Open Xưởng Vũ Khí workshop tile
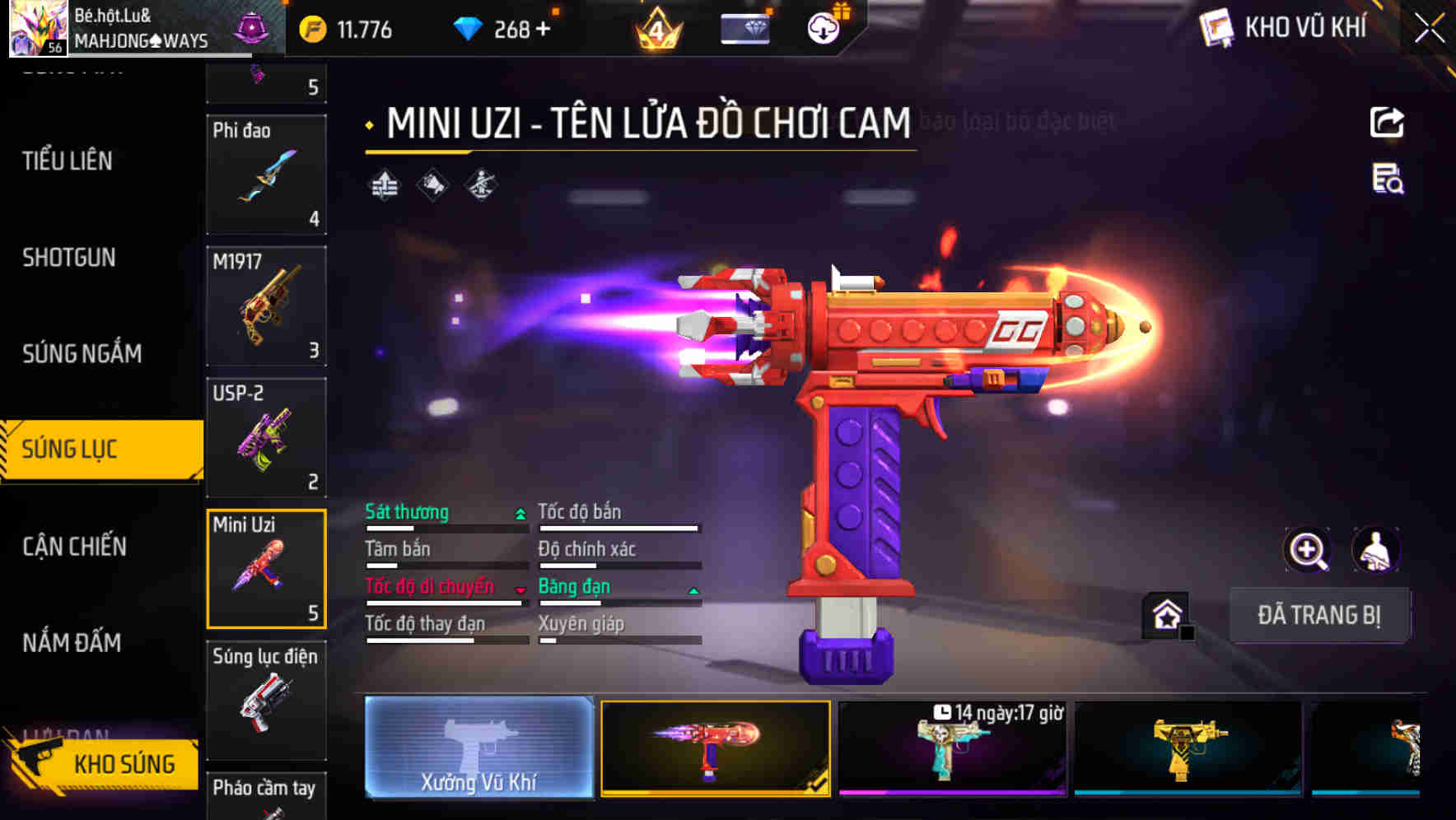The width and height of the screenshot is (1456, 820). [478, 748]
